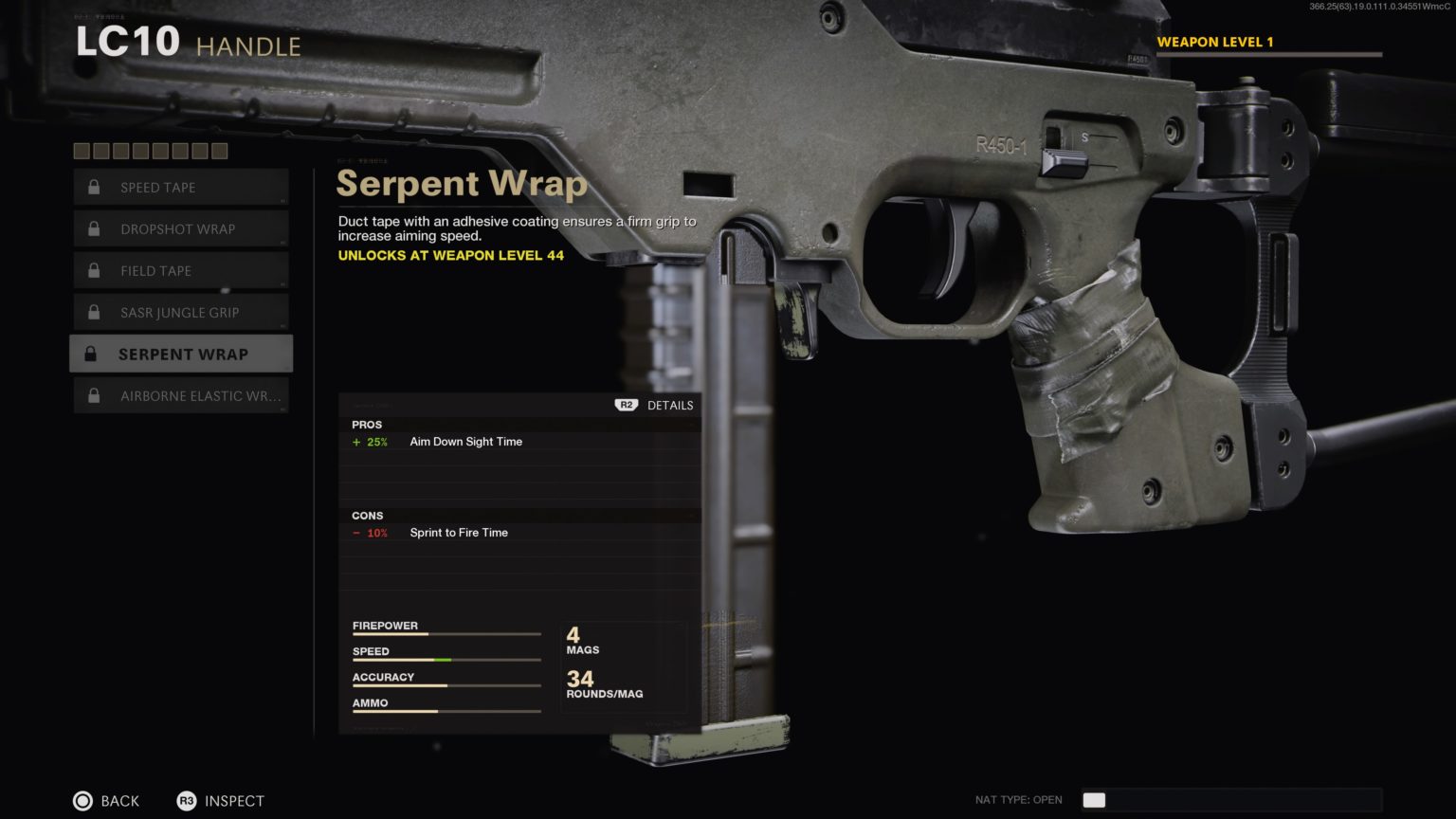Click the circle button icon next to Back

(x=83, y=801)
